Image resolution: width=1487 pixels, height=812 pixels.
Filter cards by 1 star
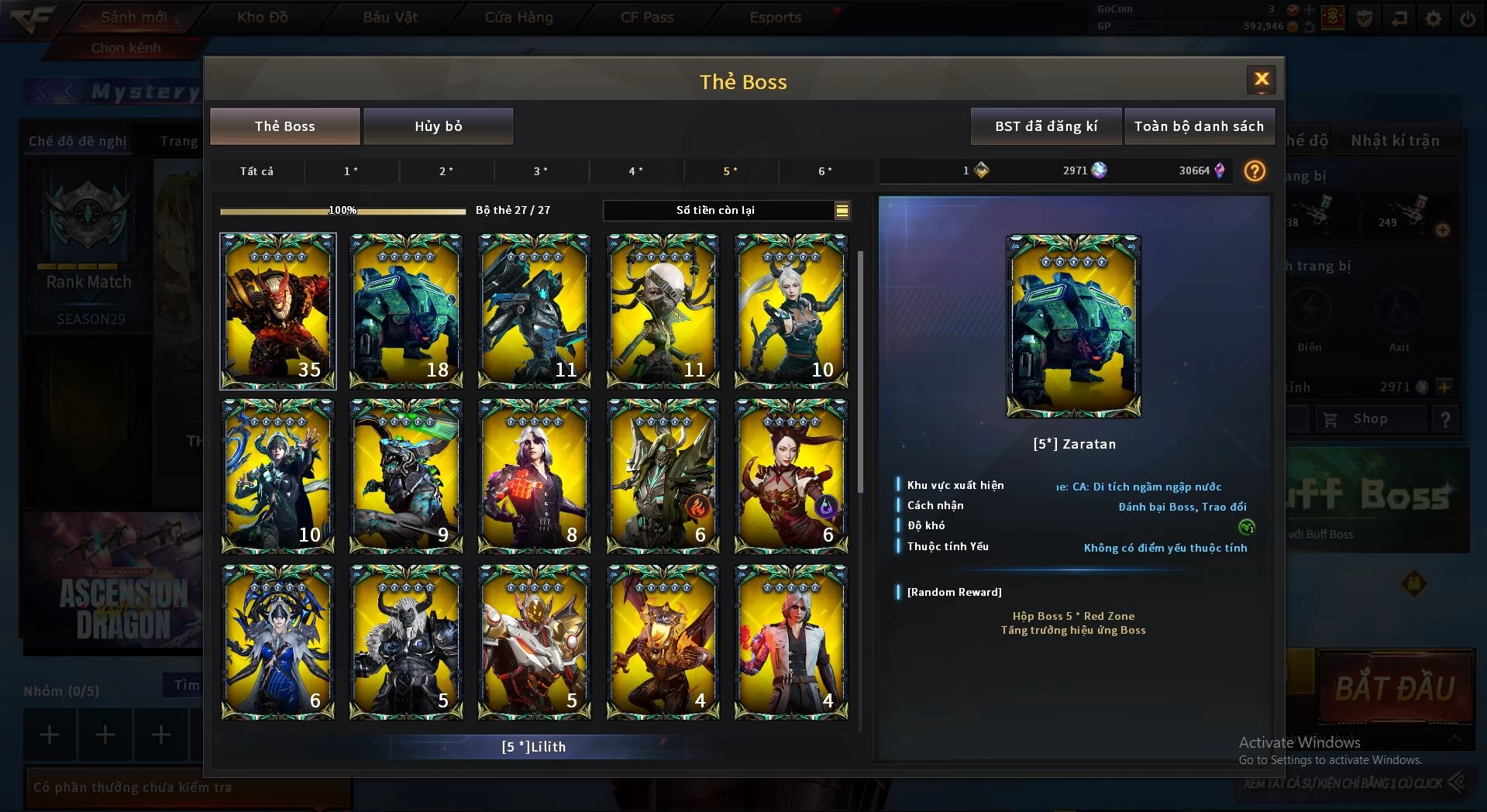(x=351, y=171)
